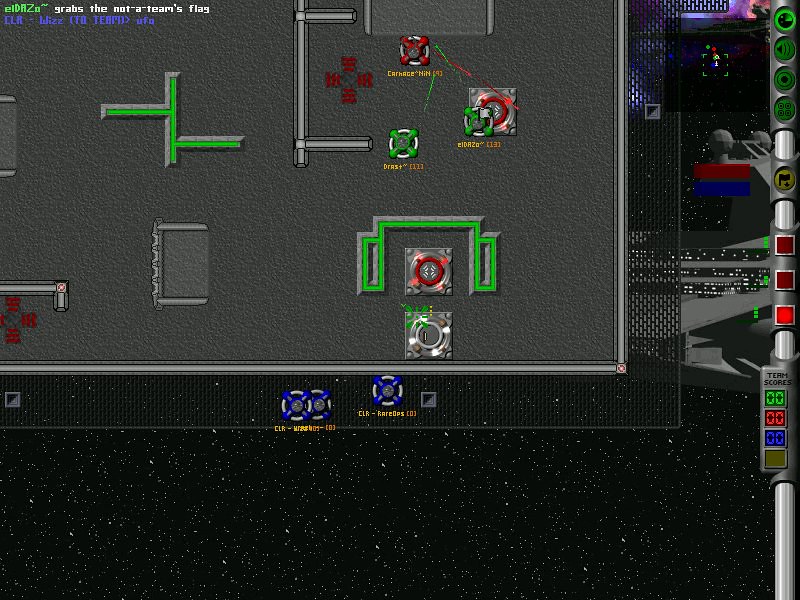The width and height of the screenshot is (800, 600).
Task: Toggle the green radar sidebar button
Action: (x=785, y=19)
